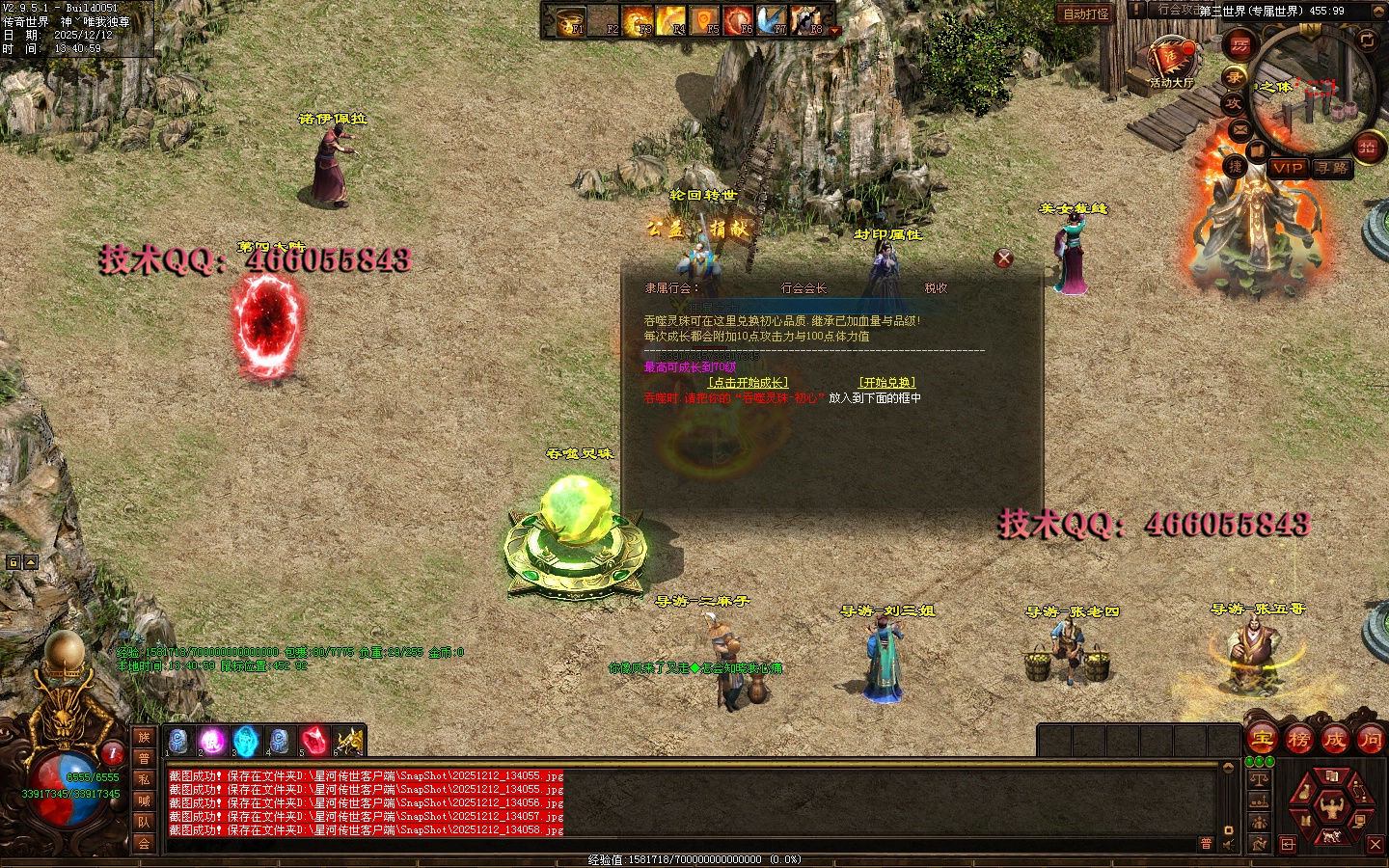Open the 活动大厅 activity hall icon
This screenshot has height=868, width=1389.
(x=1171, y=61)
